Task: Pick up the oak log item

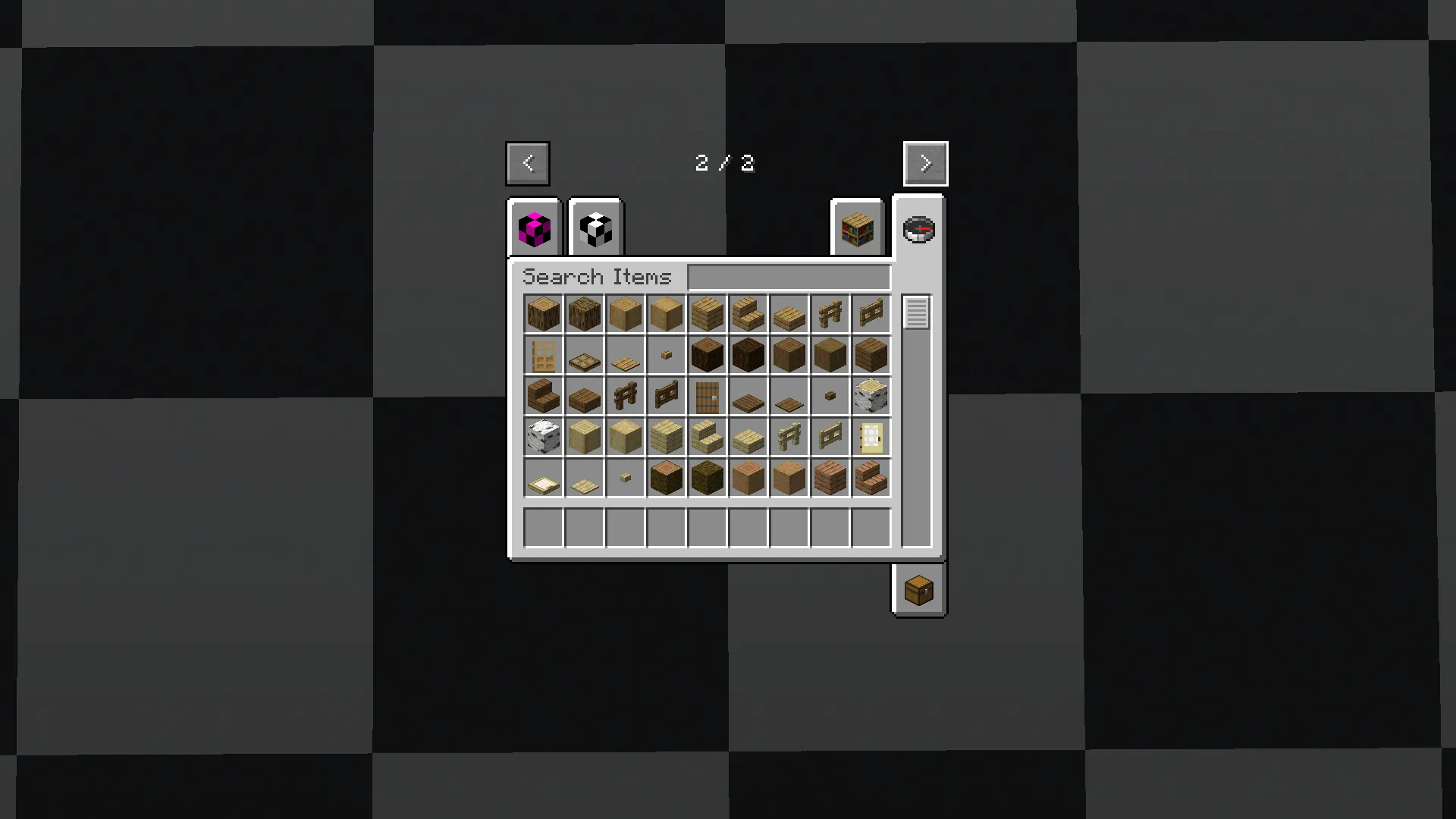Action: 543,313
